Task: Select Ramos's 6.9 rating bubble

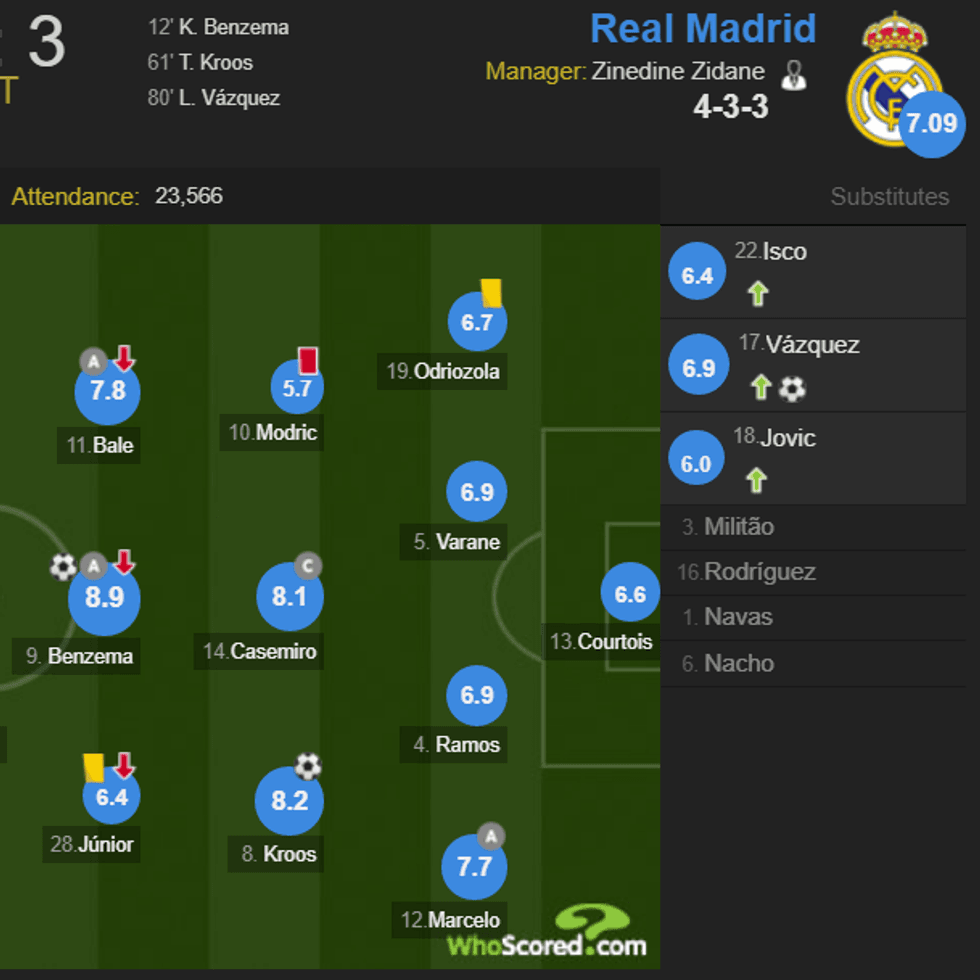Action: coord(477,695)
